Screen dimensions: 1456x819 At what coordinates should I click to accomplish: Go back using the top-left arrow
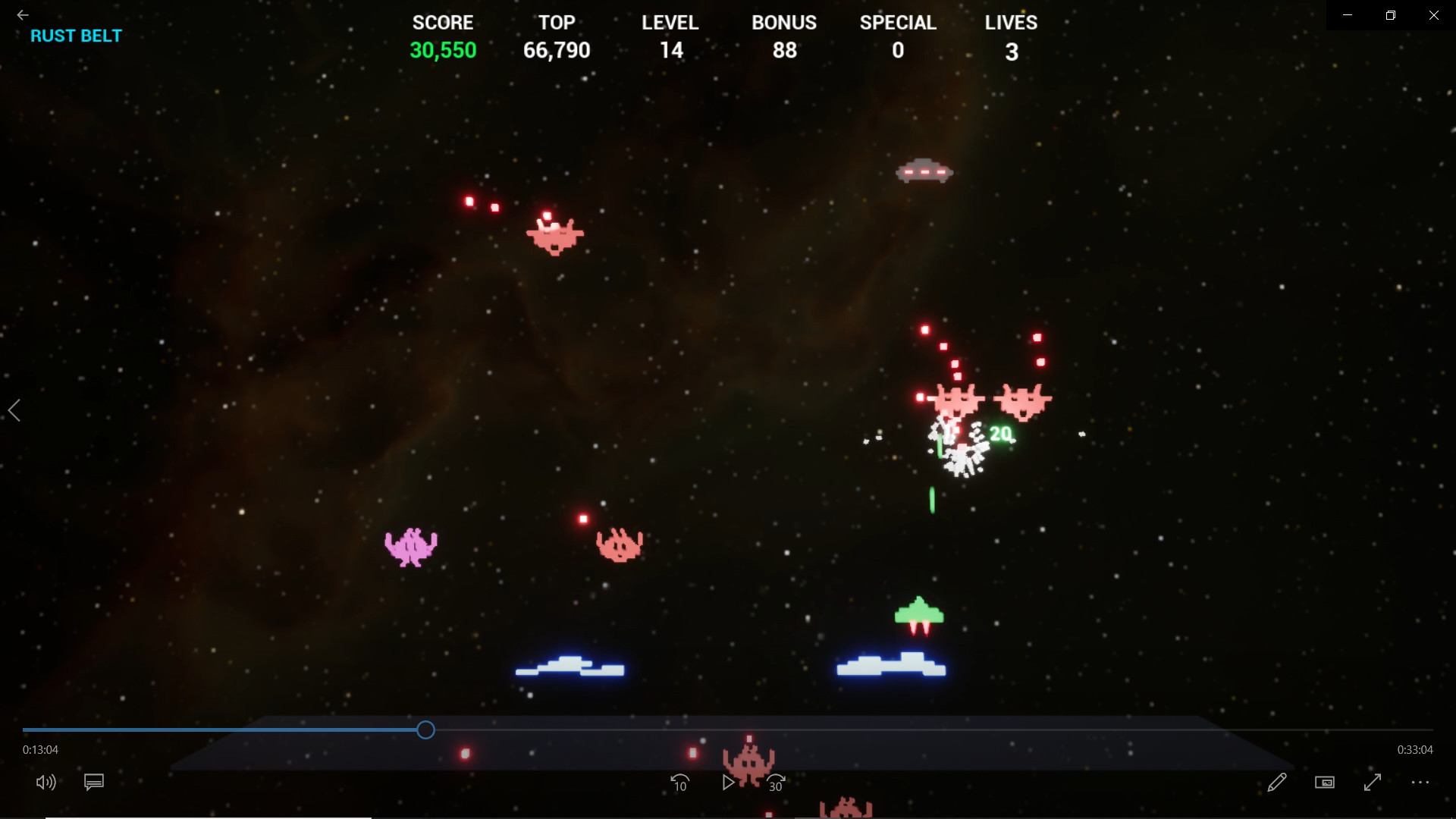pos(21,14)
